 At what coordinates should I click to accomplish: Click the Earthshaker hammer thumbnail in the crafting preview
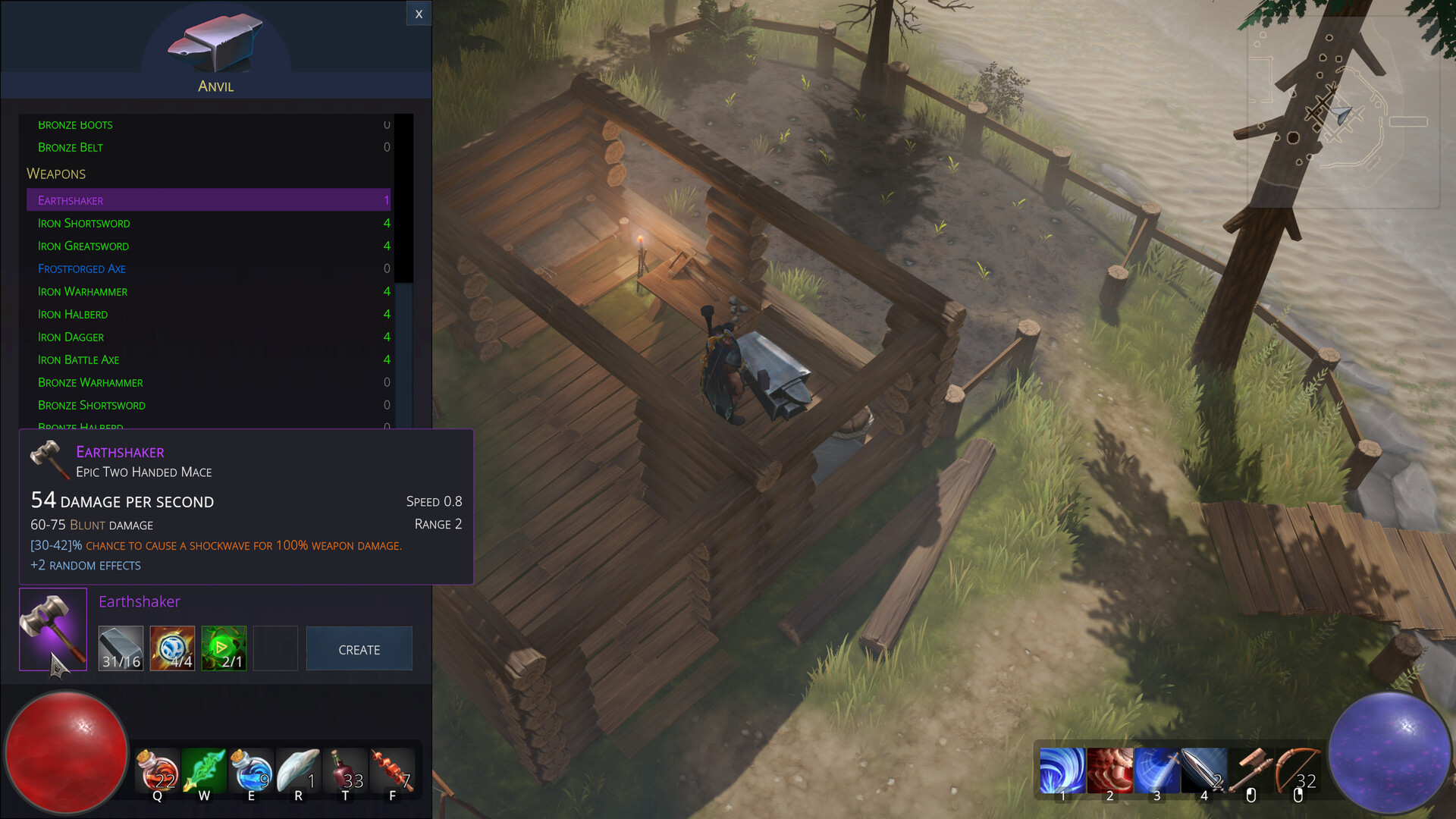pos(52,629)
